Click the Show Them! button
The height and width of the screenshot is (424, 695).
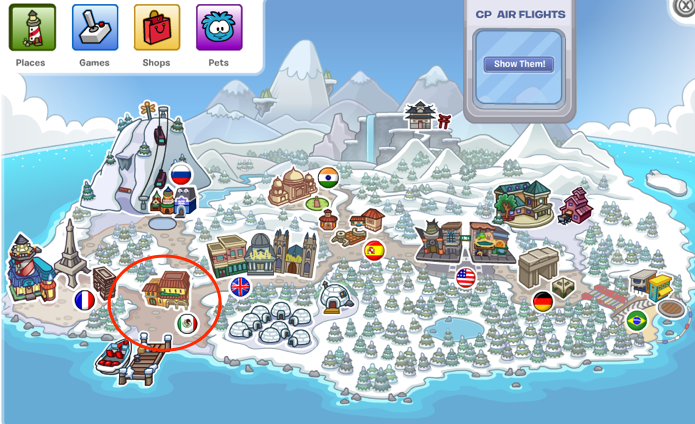(x=519, y=64)
